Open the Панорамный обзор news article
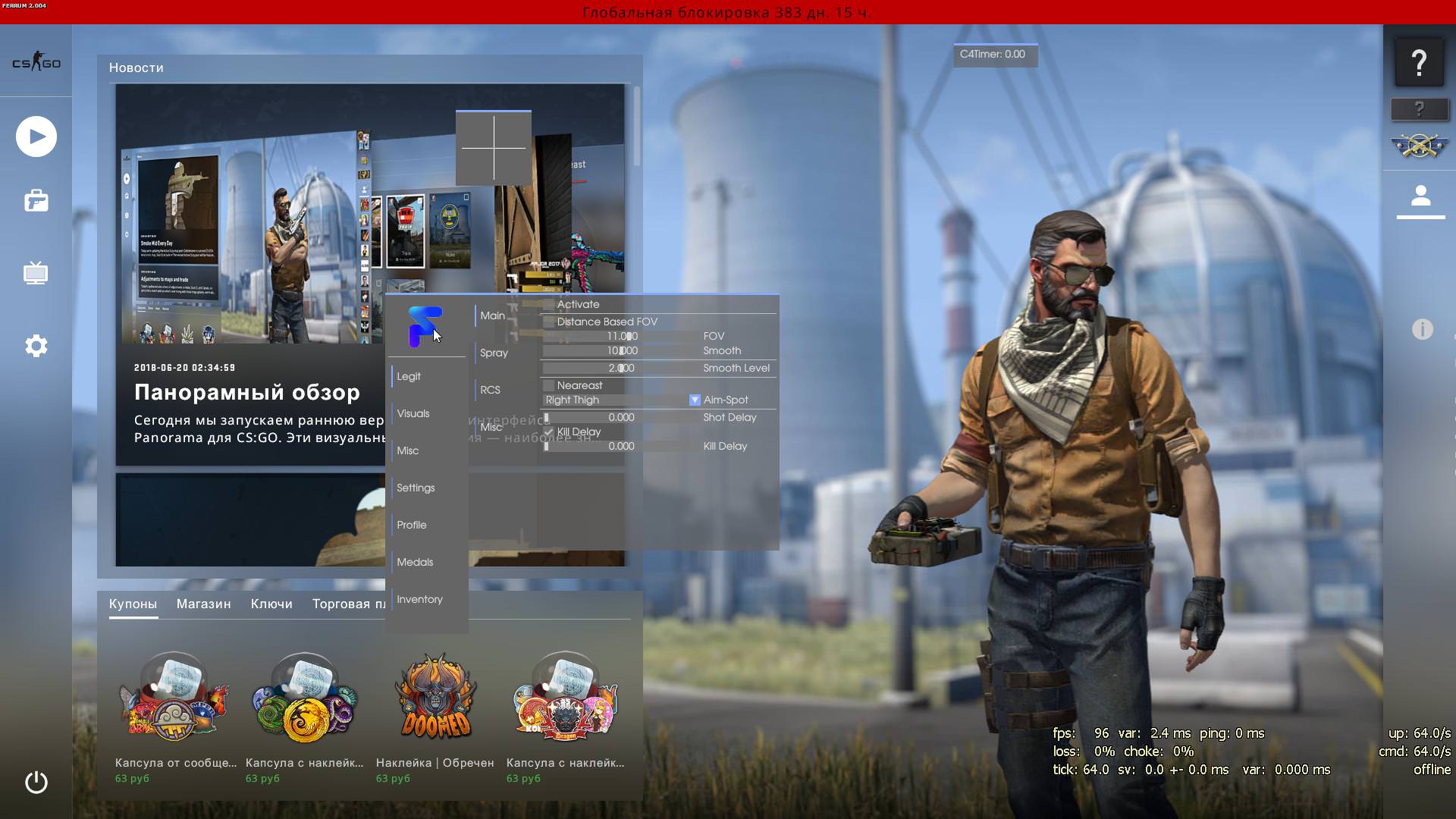Viewport: 1456px width, 819px height. pyautogui.click(x=247, y=392)
